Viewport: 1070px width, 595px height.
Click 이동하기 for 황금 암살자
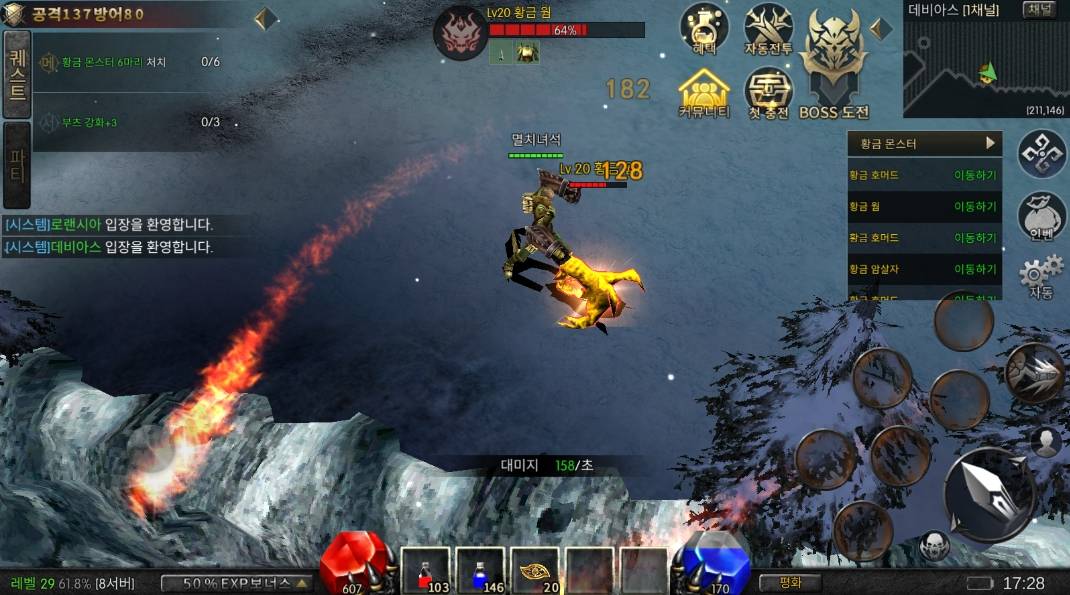(975, 269)
